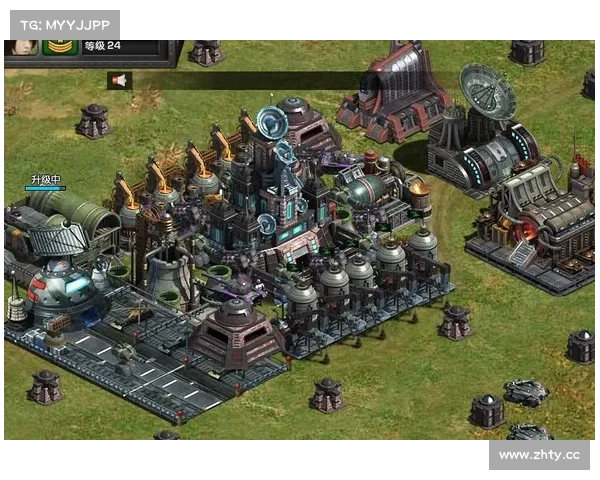Click the green military rank badge
Image resolution: width=600 pixels, height=480 pixels.
[x=60, y=46]
